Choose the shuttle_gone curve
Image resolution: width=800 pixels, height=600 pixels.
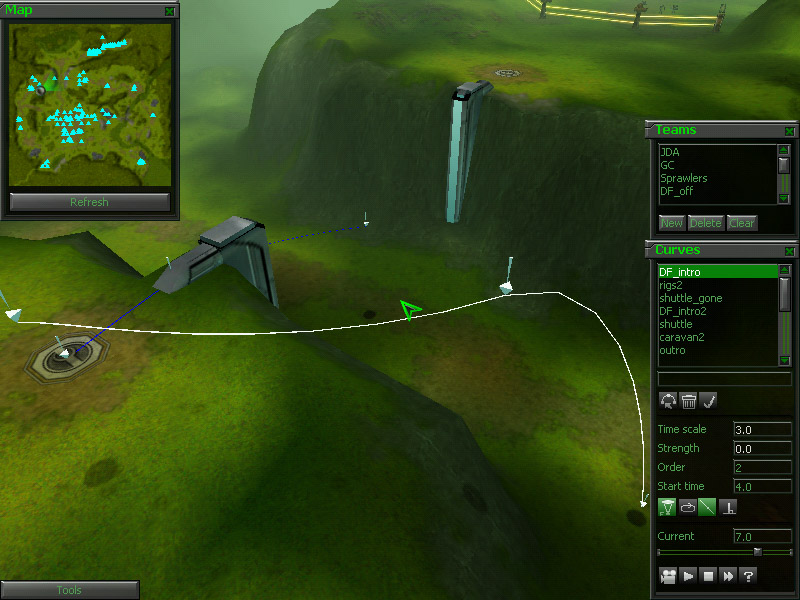(690, 298)
